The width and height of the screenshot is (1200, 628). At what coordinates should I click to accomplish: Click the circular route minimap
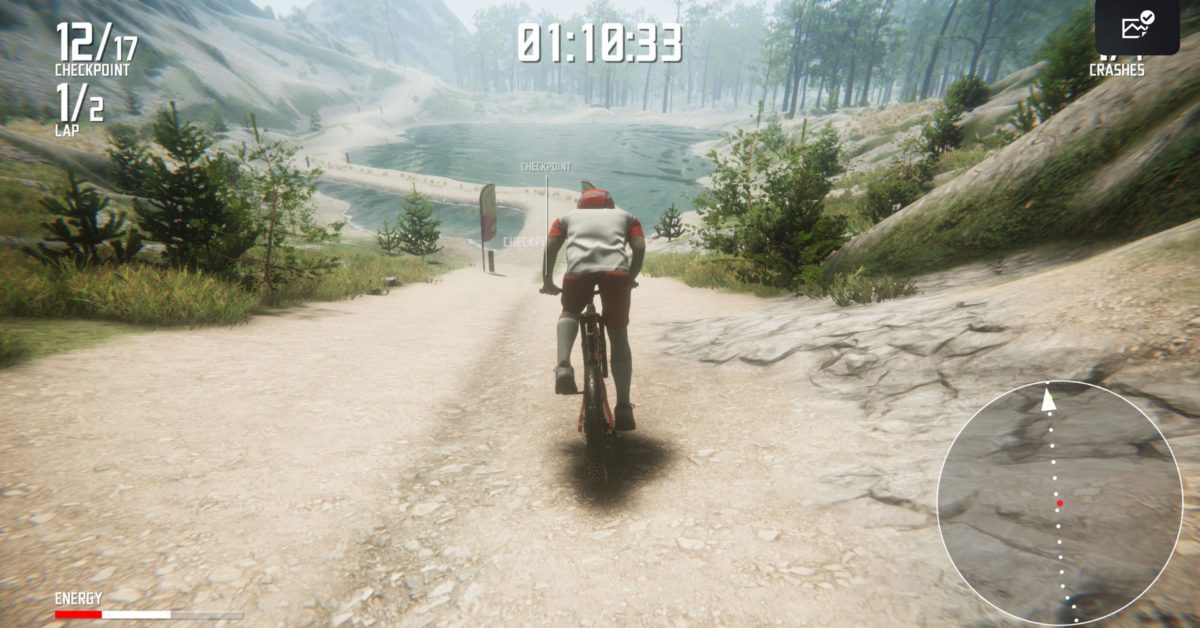pos(1059,503)
